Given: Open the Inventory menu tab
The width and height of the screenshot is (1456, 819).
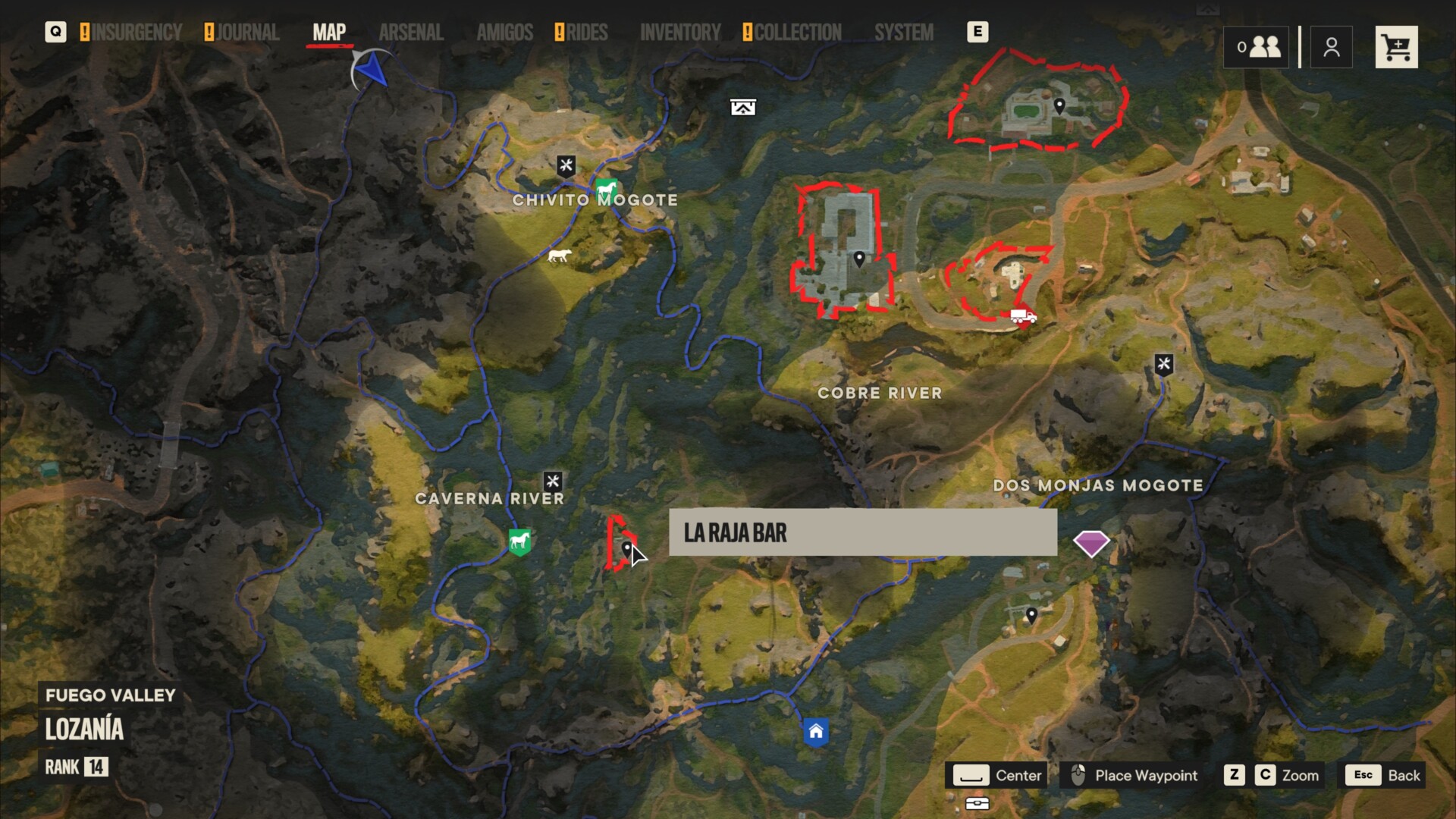Looking at the screenshot, I should [x=680, y=32].
